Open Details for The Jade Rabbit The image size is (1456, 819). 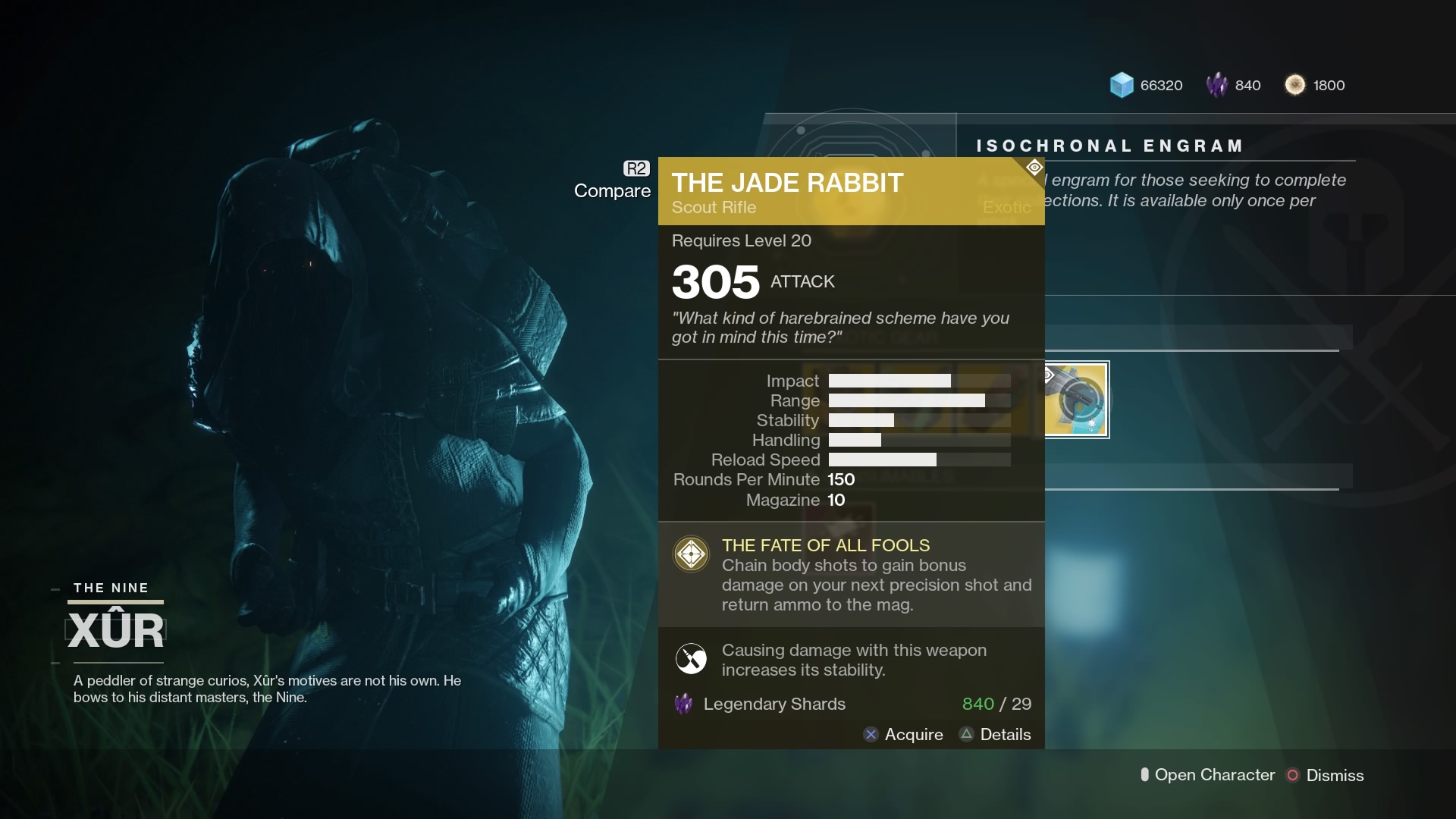[1005, 735]
